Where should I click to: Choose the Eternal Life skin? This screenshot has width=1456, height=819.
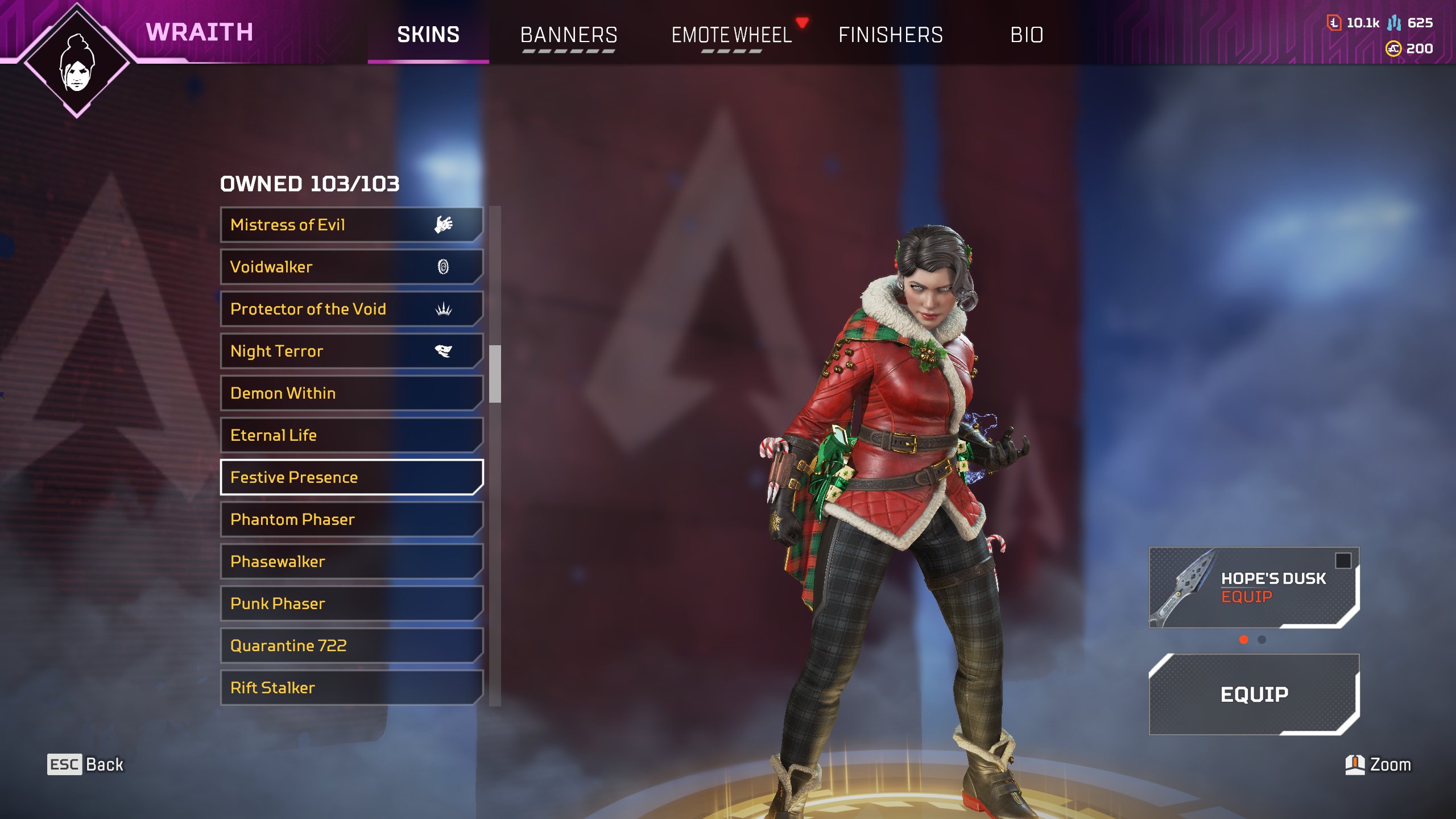[351, 435]
